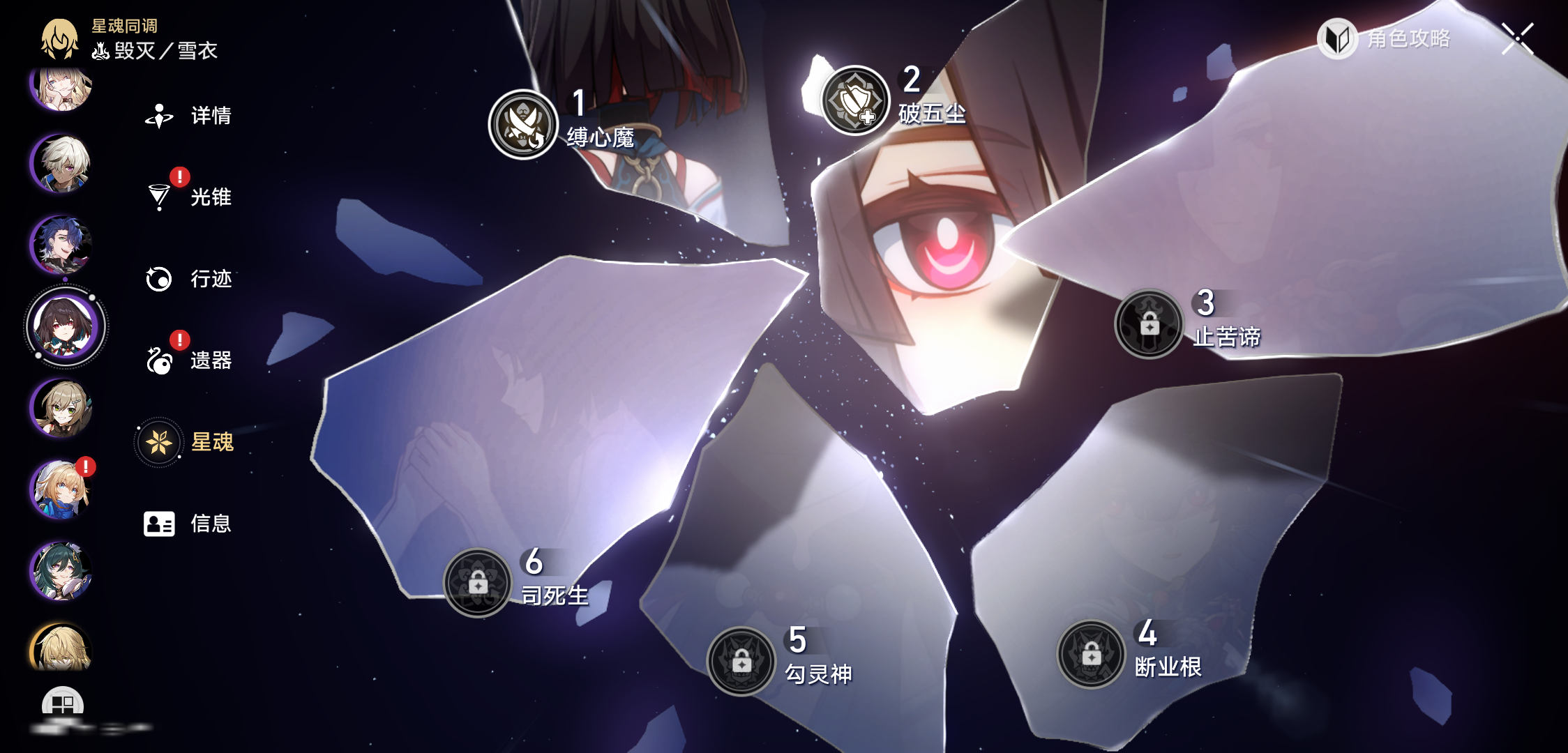Show the 信息 character info tab
The width and height of the screenshot is (1568, 753).
[x=187, y=524]
